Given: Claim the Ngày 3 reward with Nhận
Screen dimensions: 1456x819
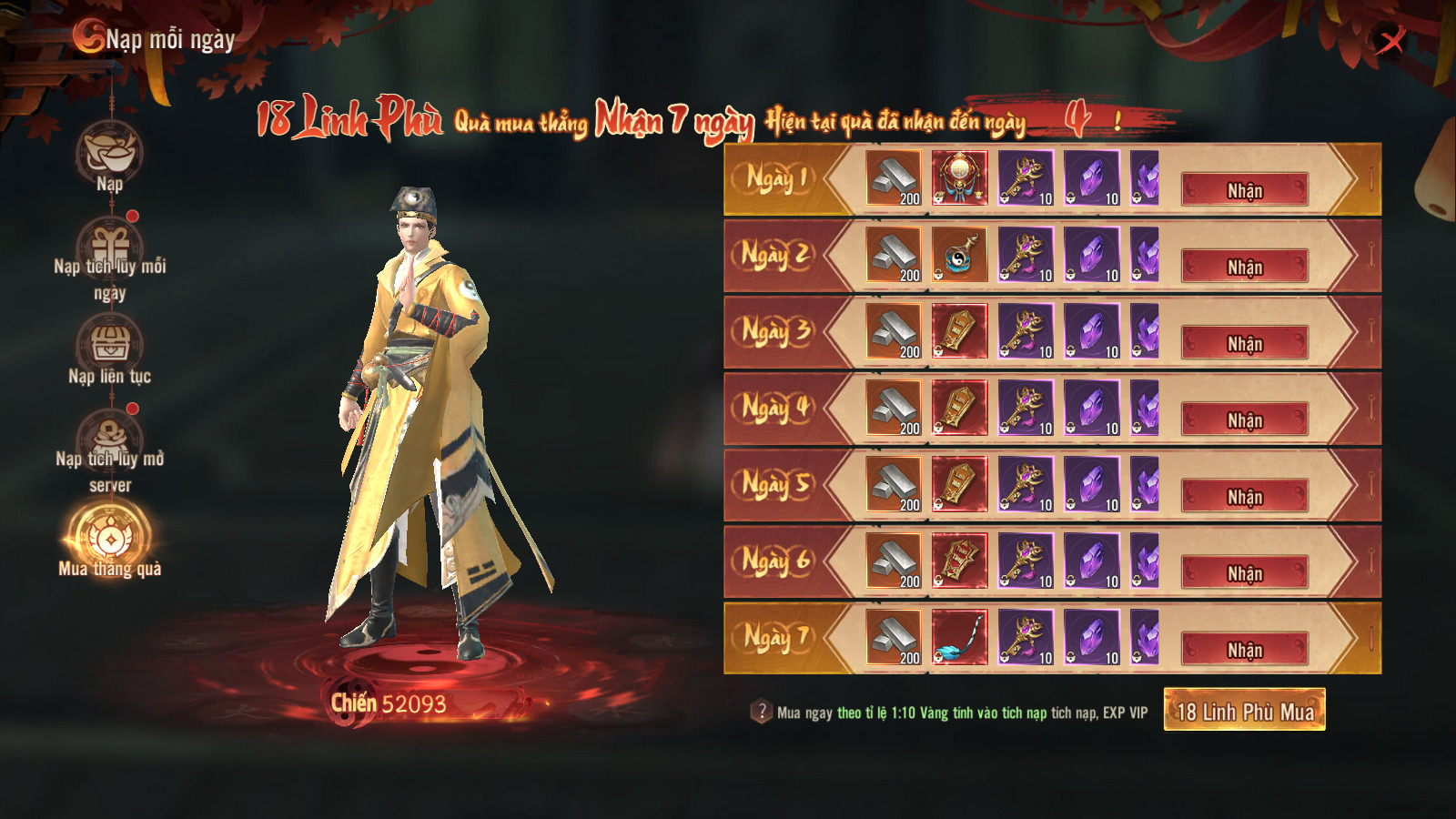Looking at the screenshot, I should 1244,343.
